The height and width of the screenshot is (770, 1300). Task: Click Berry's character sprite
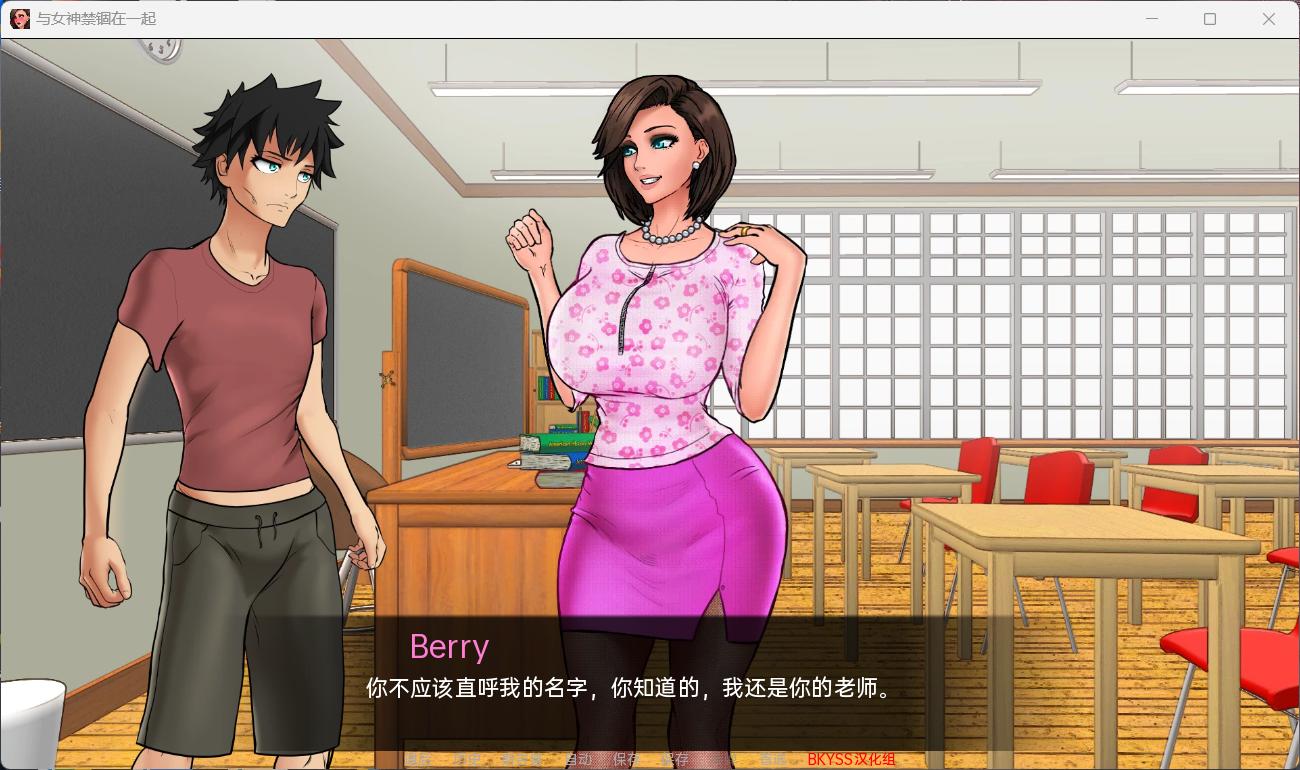tap(660, 350)
